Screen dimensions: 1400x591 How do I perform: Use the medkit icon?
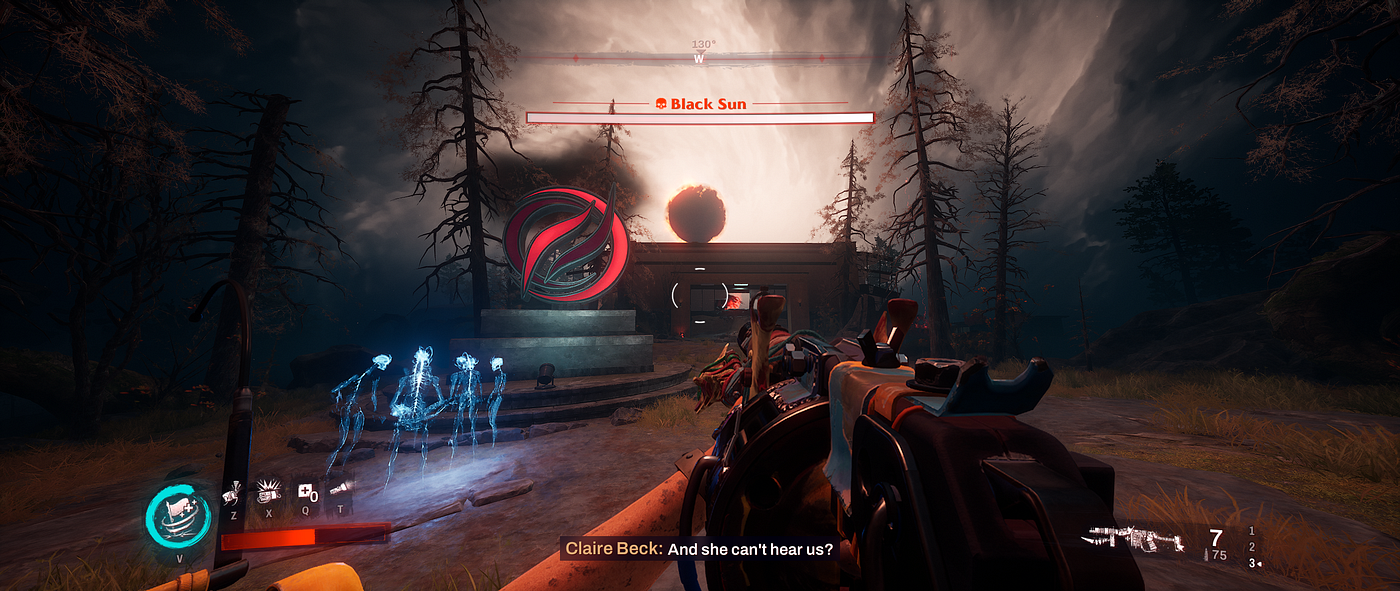point(306,492)
